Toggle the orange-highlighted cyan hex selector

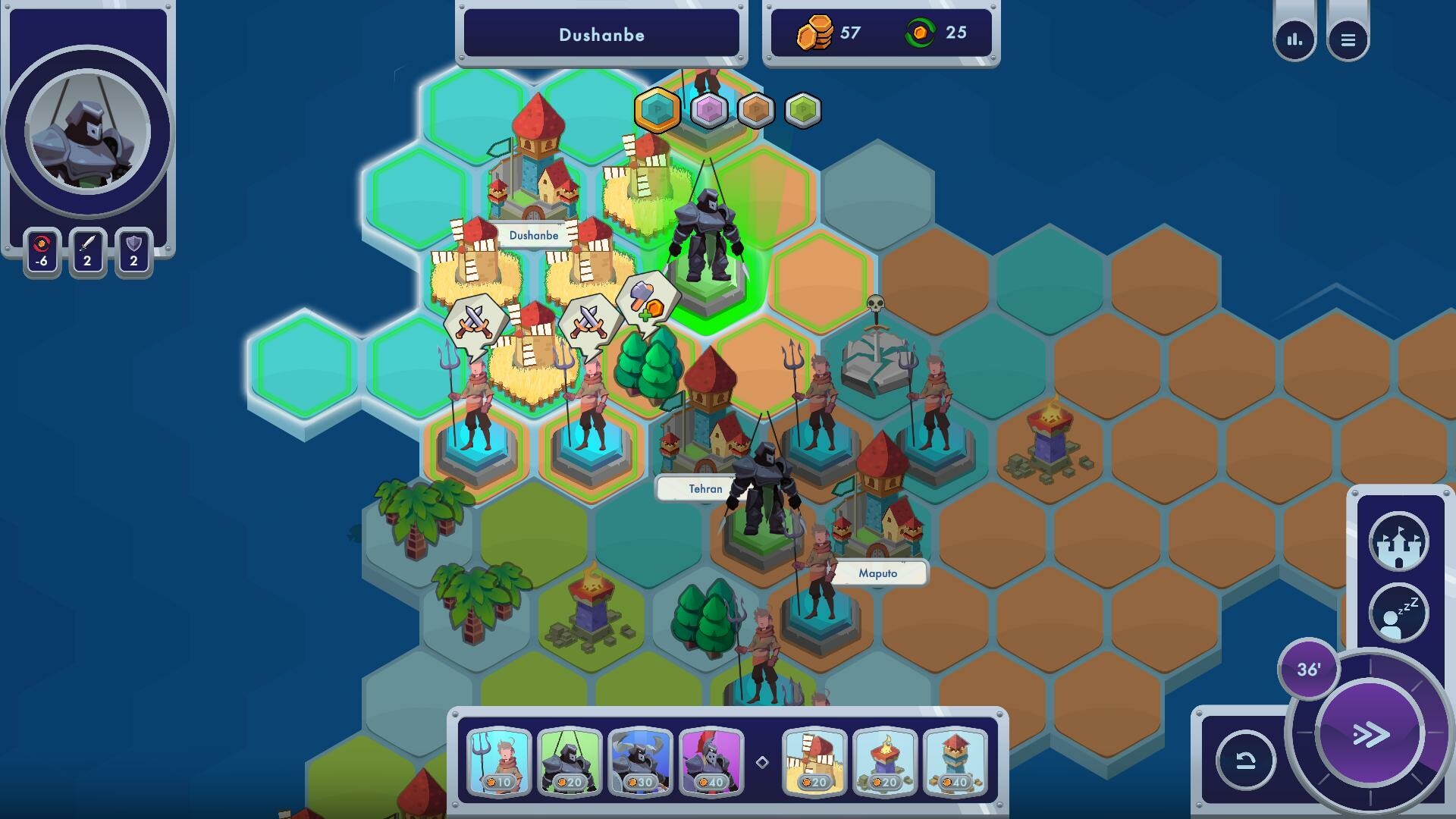coord(657,109)
